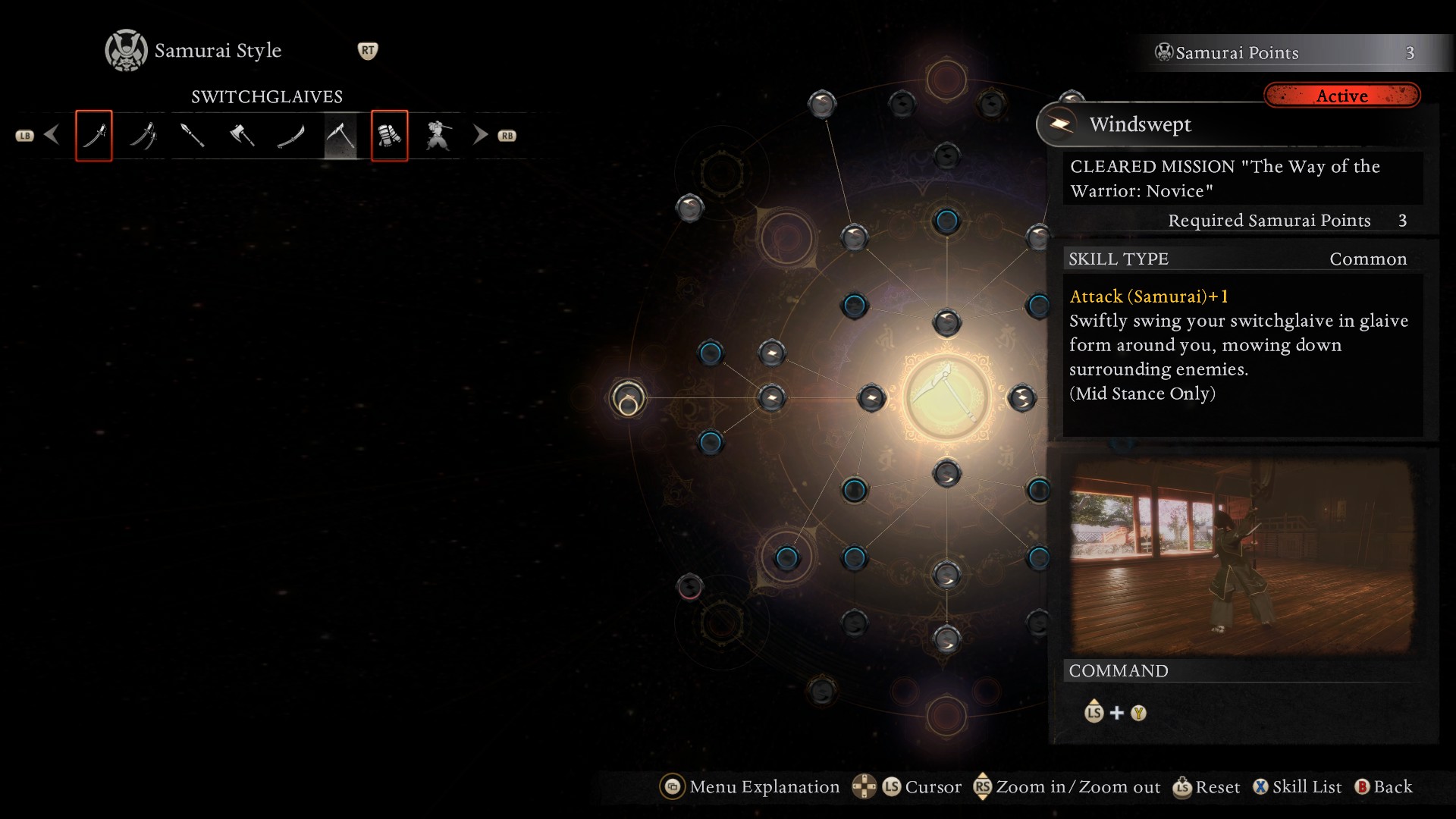Screen dimensions: 1456x819
Task: Click the left arrow of the weapon tabs
Action: click(x=52, y=135)
